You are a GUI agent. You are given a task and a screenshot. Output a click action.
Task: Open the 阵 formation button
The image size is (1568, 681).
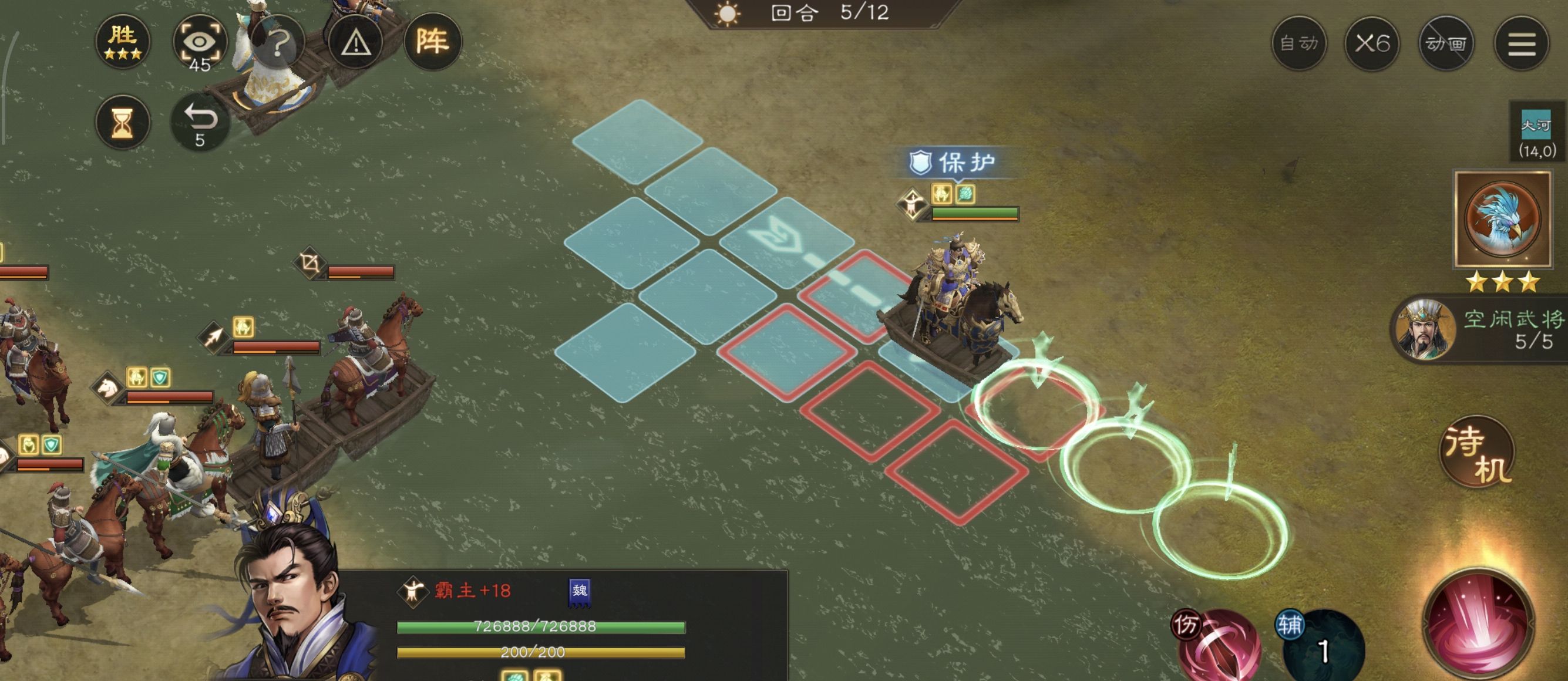(x=432, y=42)
